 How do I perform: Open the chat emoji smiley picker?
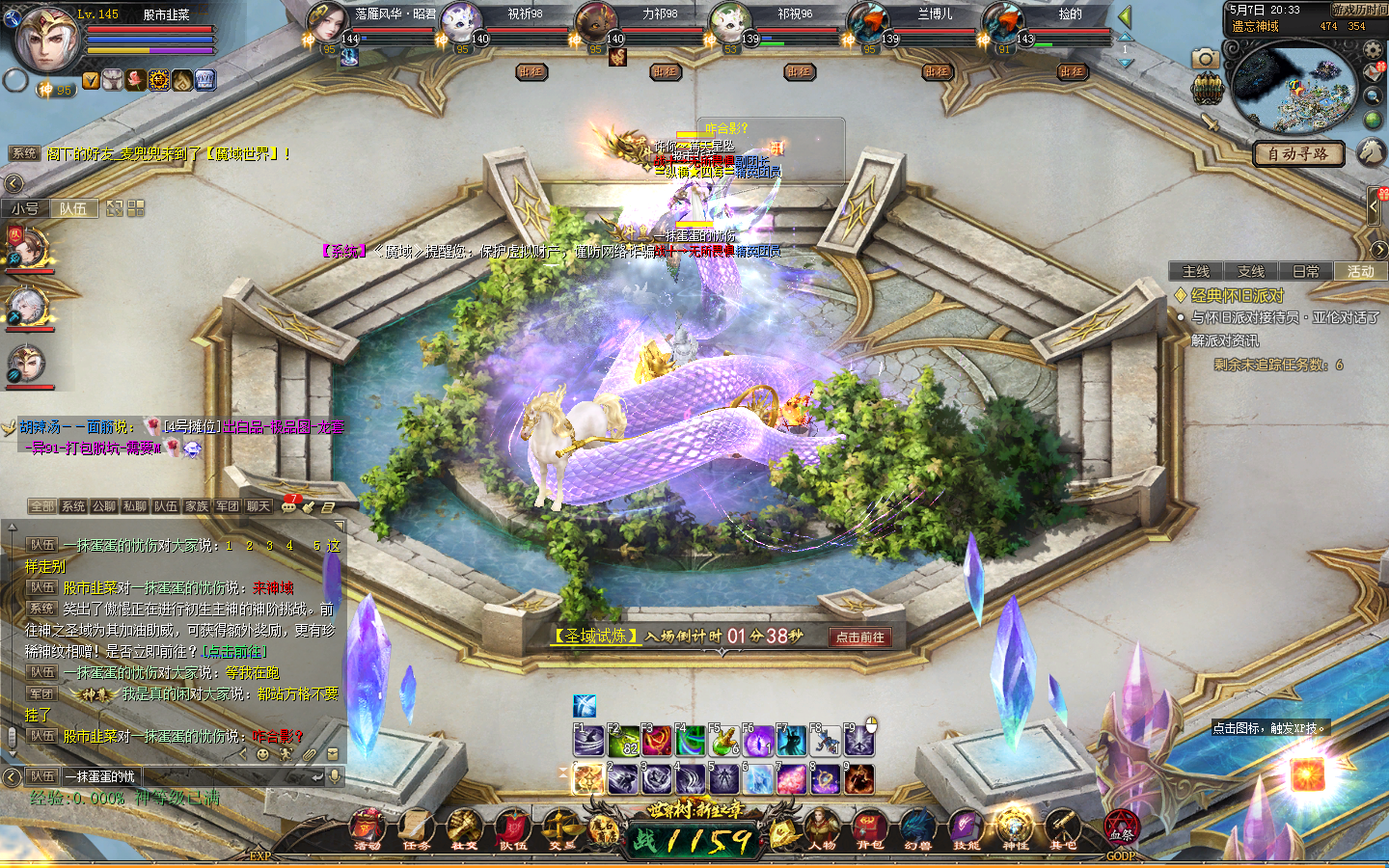click(x=262, y=755)
